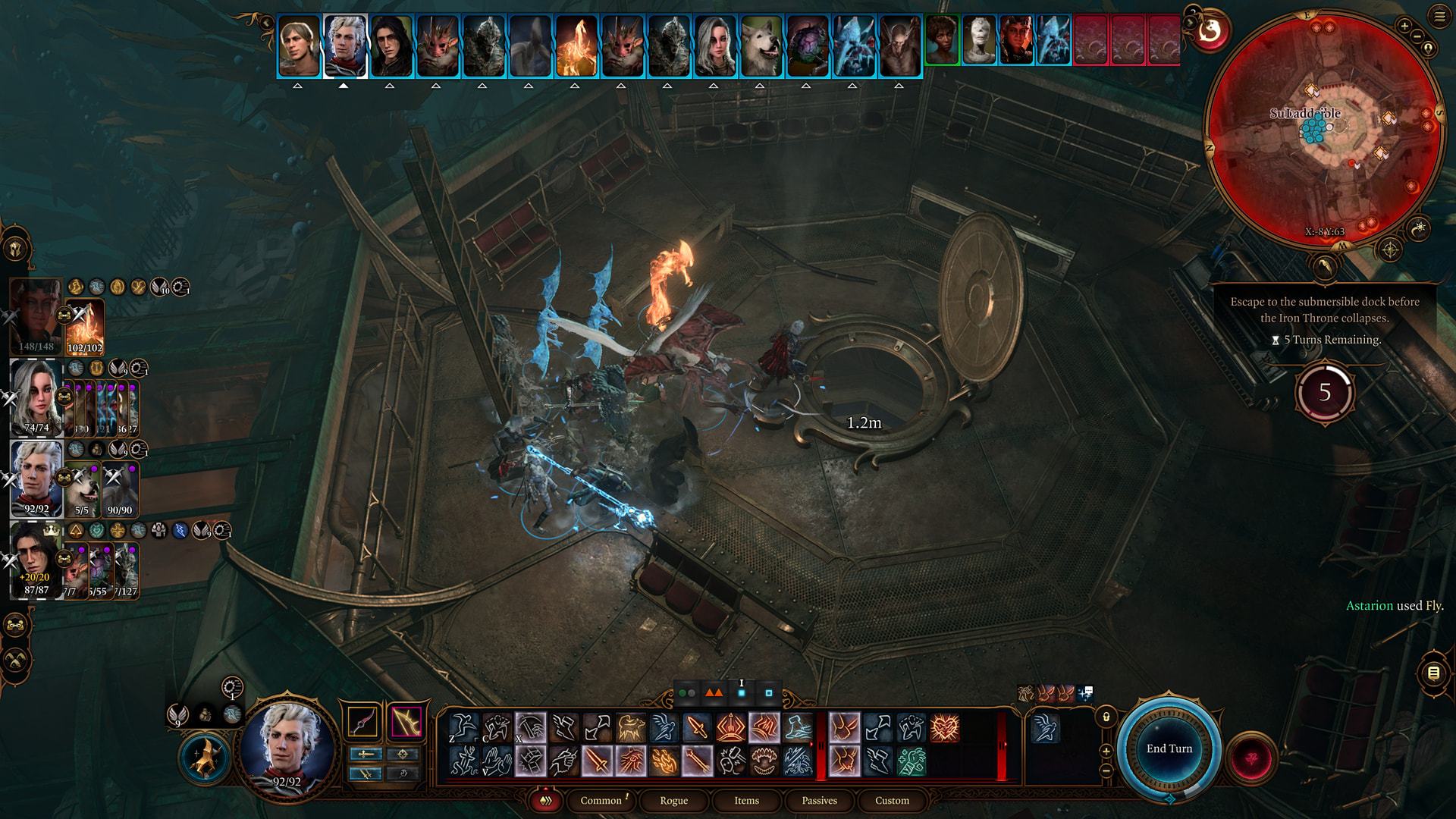Click the End Turn button
This screenshot has width=1456, height=819.
point(1169,748)
